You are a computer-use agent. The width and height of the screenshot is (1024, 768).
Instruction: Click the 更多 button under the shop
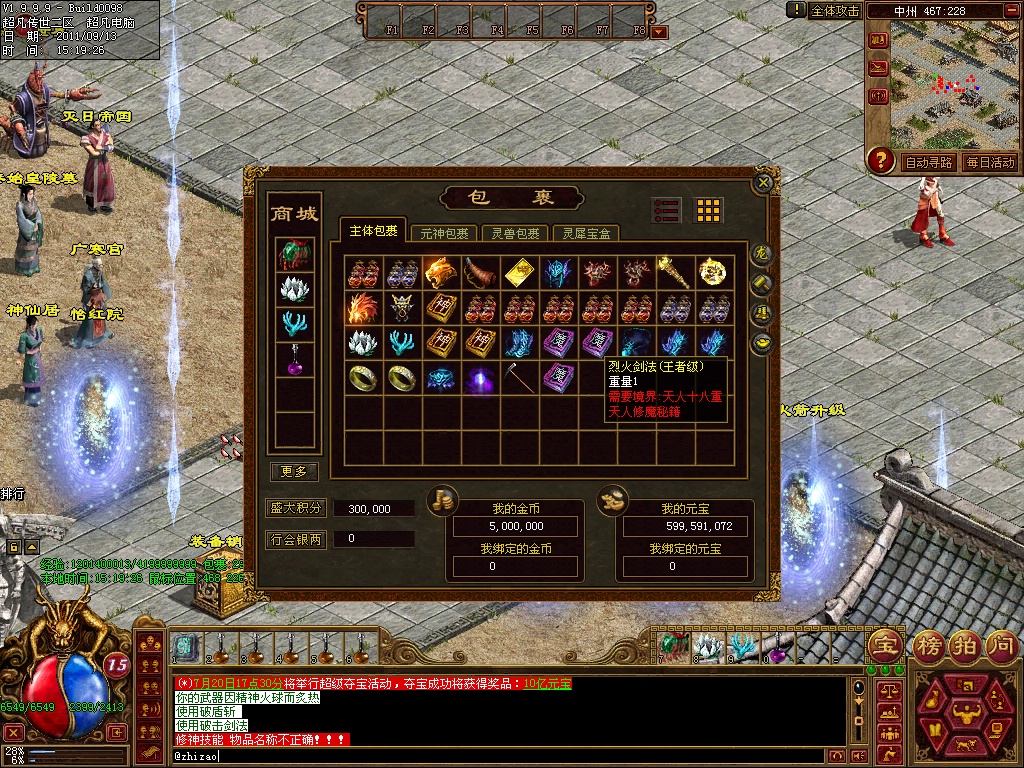[294, 471]
